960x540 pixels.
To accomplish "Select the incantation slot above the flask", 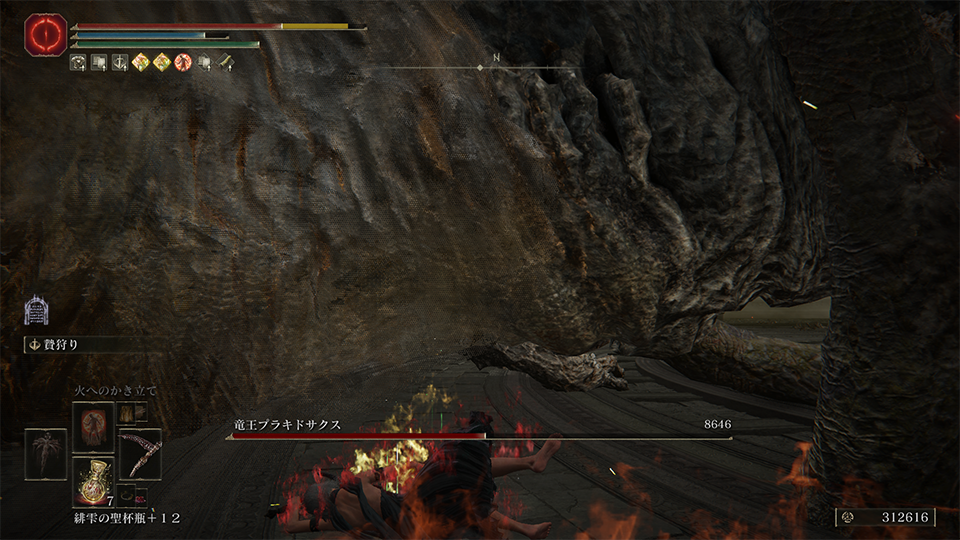I will coord(93,426).
